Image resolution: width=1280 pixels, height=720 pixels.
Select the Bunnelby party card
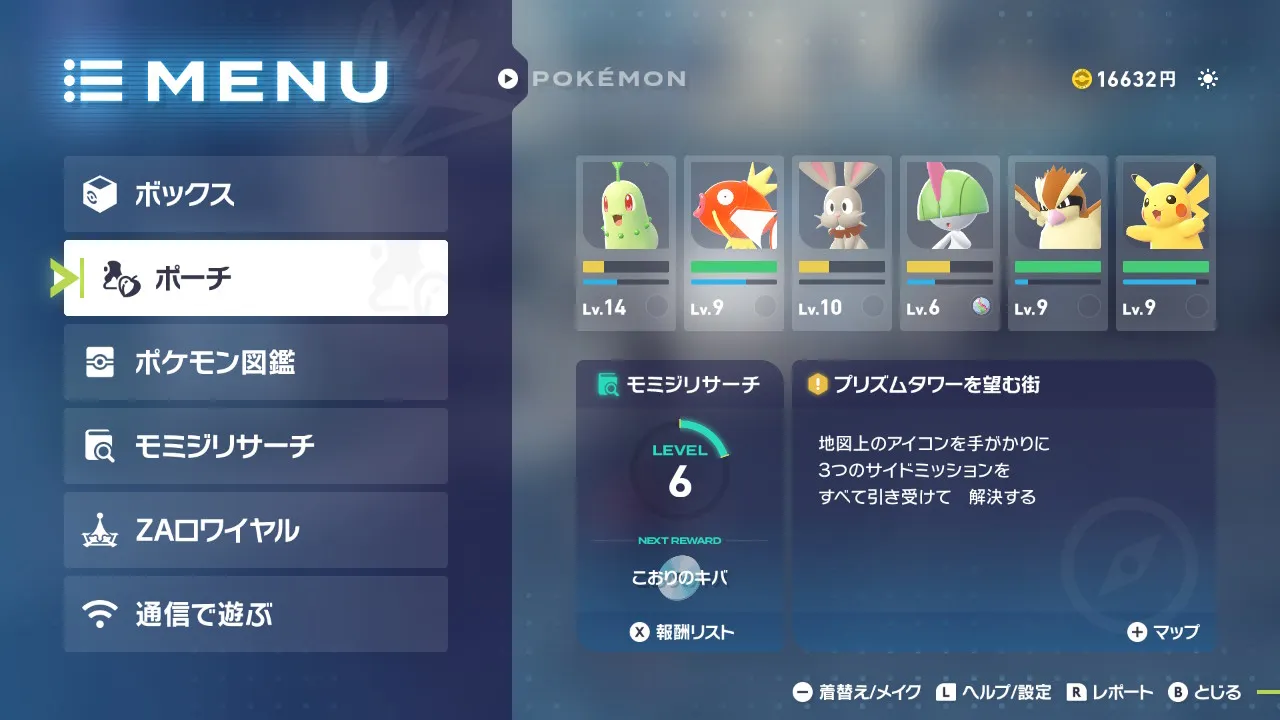841,243
